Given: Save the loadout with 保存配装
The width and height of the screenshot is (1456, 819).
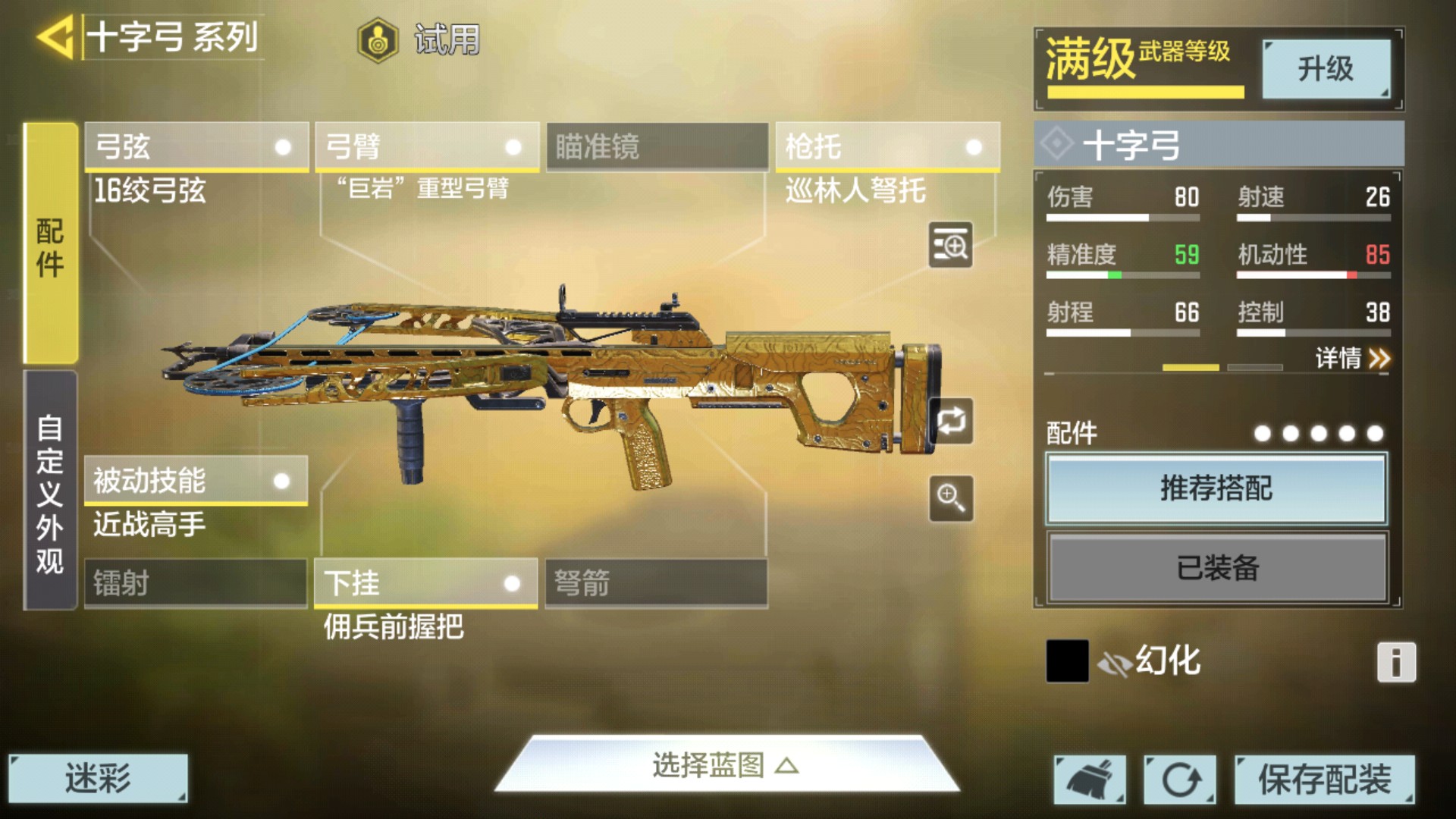Looking at the screenshot, I should [x=1324, y=780].
